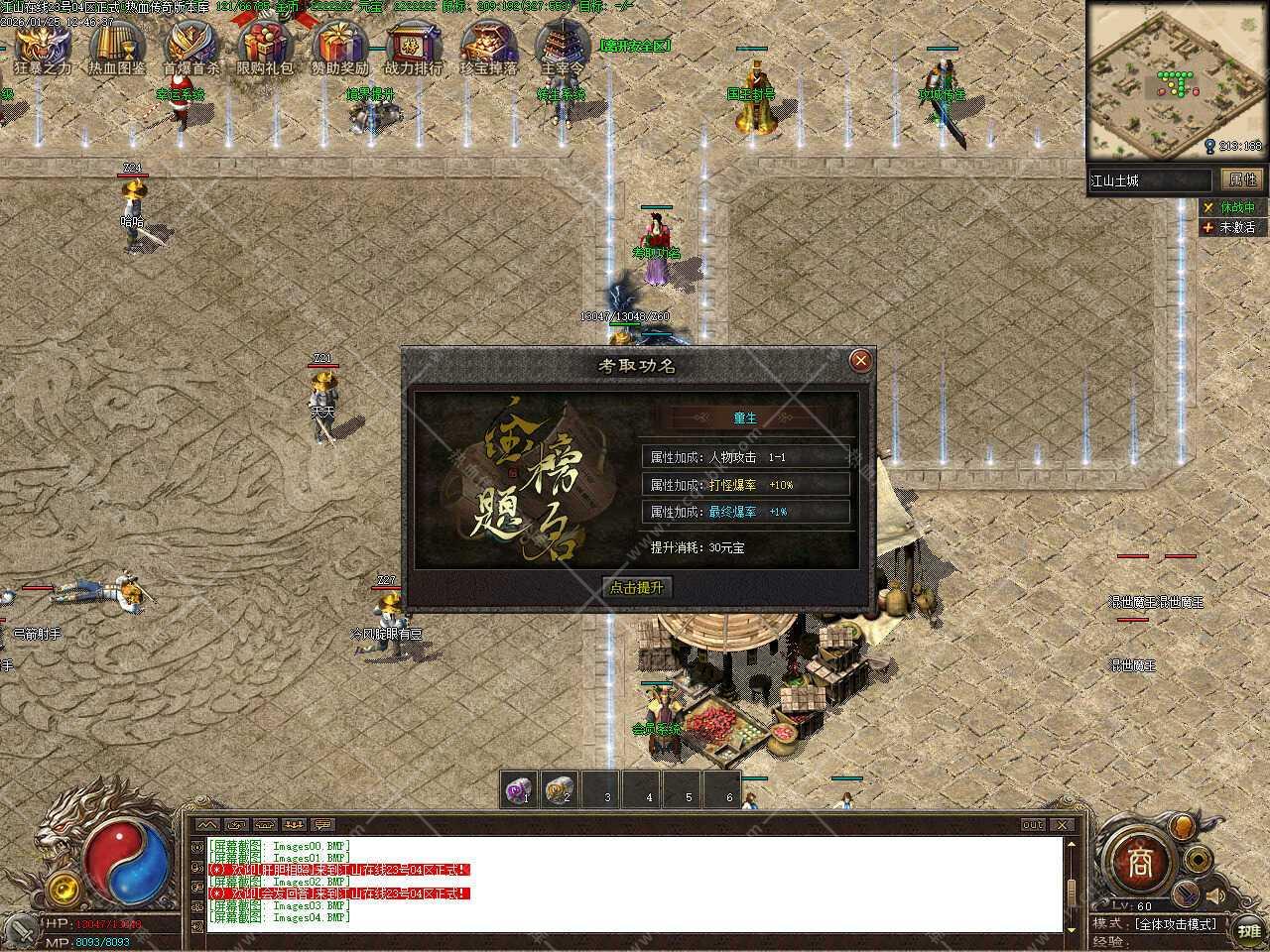This screenshot has height=952, width=1270.
Task: Click the 点击提升 upgrade button
Action: [637, 587]
